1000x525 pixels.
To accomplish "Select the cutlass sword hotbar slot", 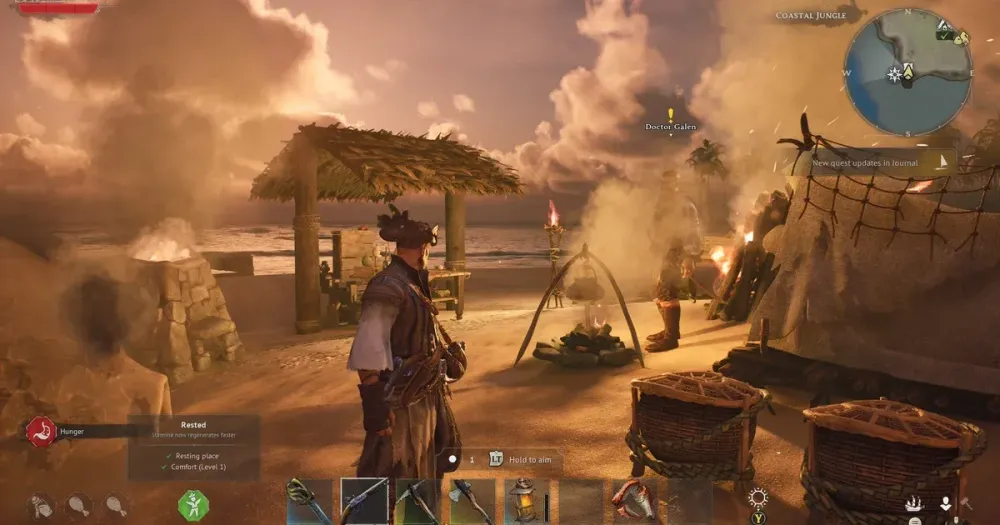I will [308, 501].
